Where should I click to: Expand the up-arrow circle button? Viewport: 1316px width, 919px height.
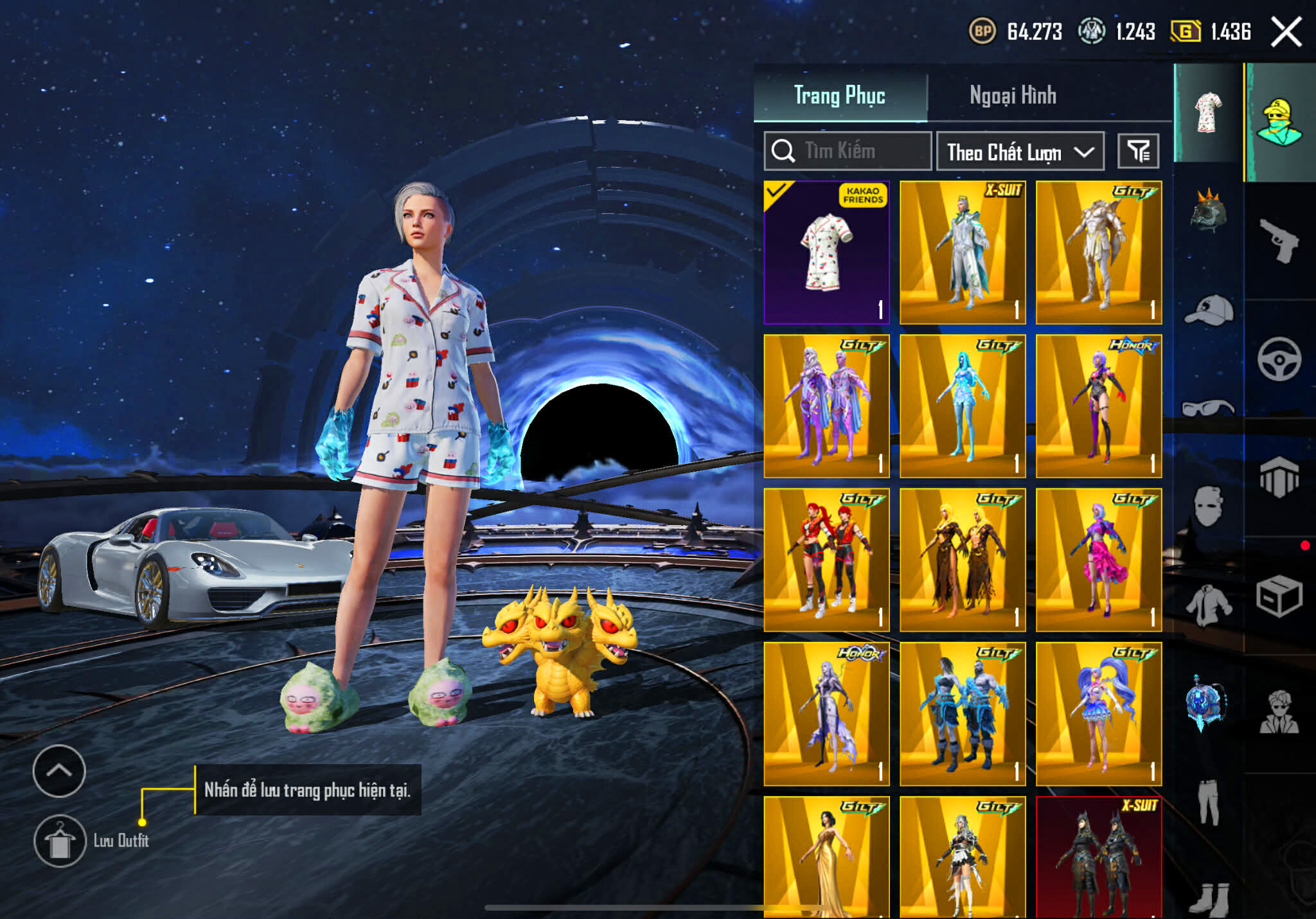pos(59,771)
